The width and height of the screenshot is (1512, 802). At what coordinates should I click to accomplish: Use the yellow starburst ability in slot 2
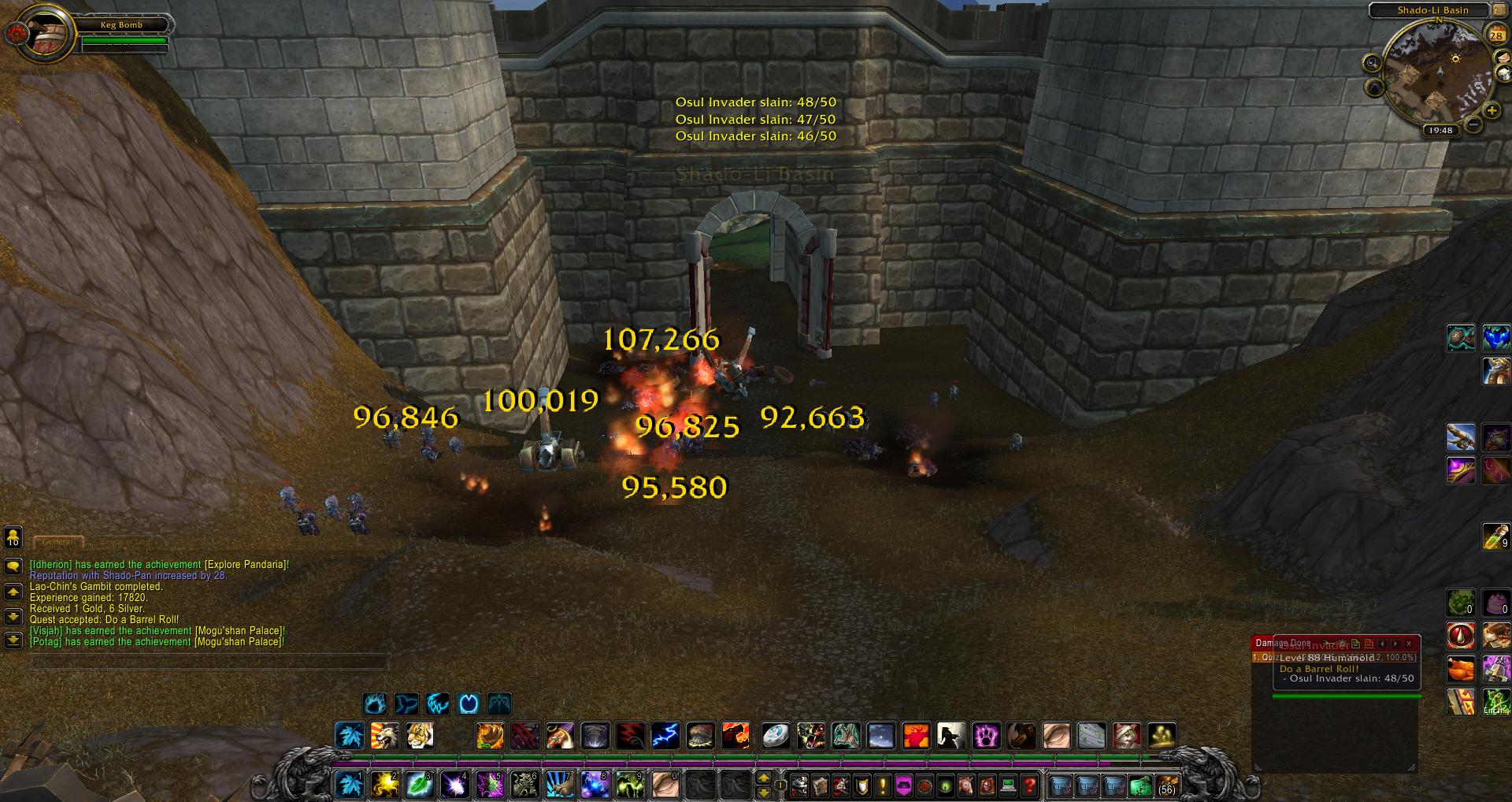click(x=385, y=784)
